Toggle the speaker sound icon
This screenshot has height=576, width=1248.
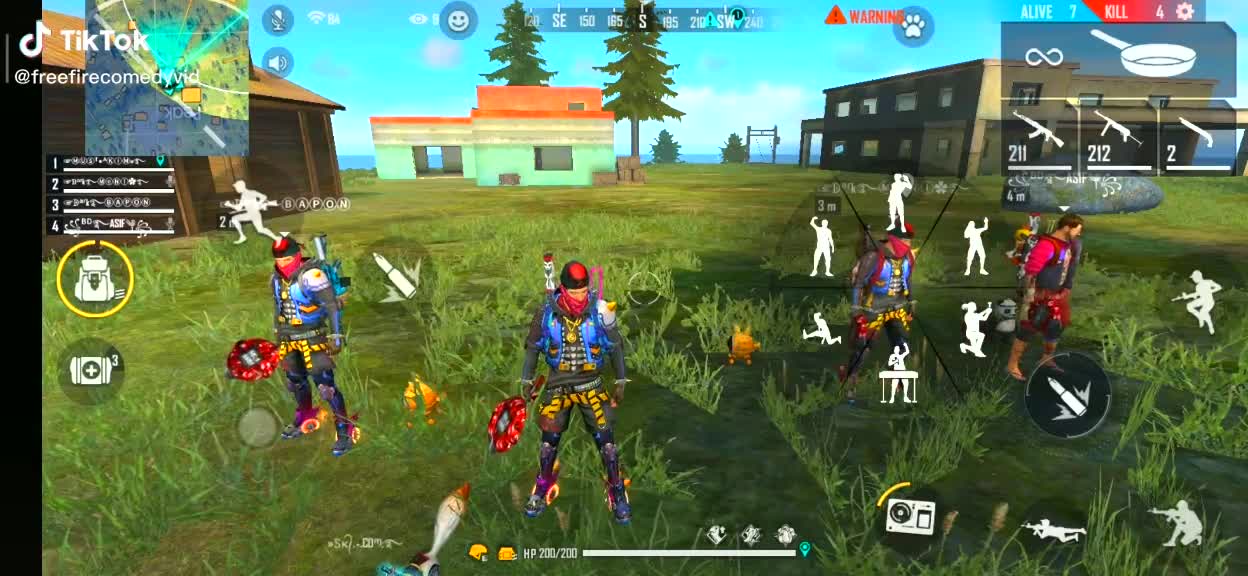tap(277, 62)
